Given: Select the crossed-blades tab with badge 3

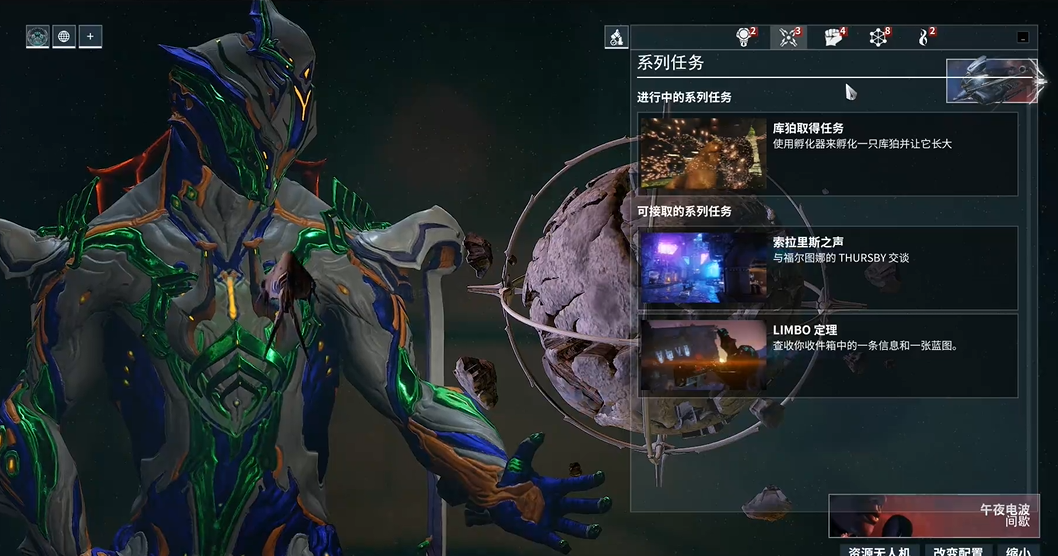Looking at the screenshot, I should click(x=789, y=38).
